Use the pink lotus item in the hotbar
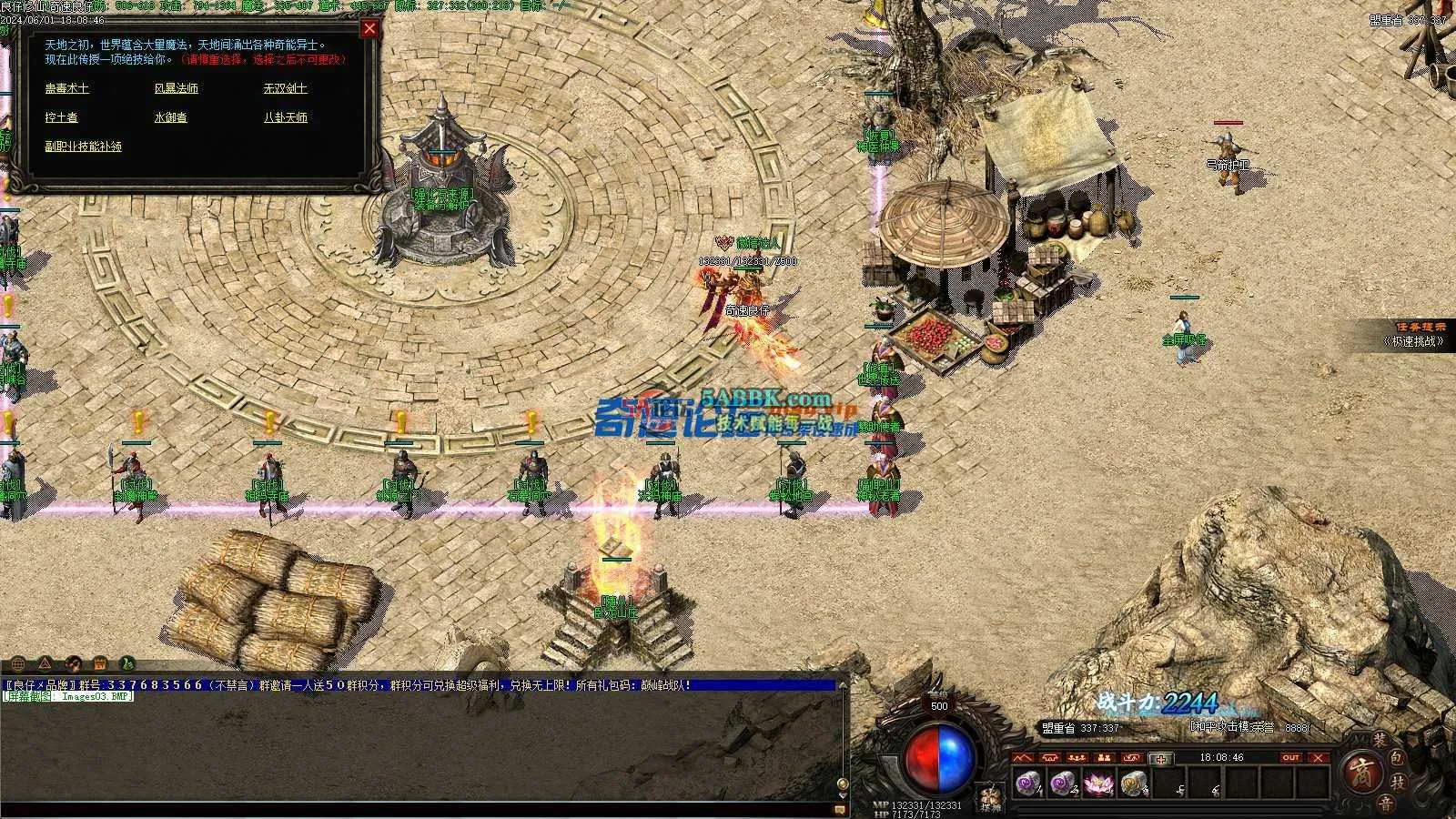 pos(1098,783)
